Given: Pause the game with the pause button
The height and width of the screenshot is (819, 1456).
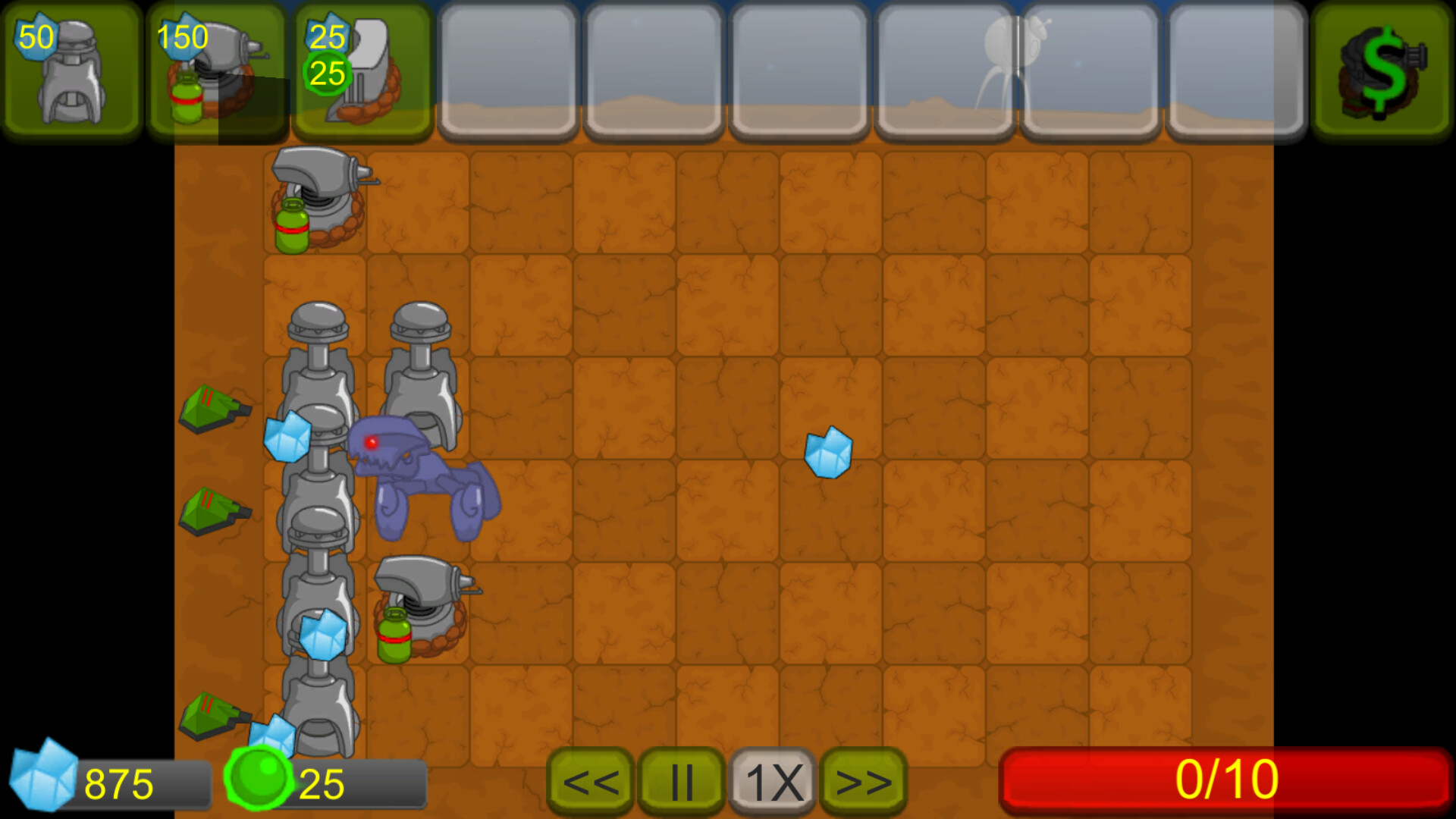Looking at the screenshot, I should (681, 780).
